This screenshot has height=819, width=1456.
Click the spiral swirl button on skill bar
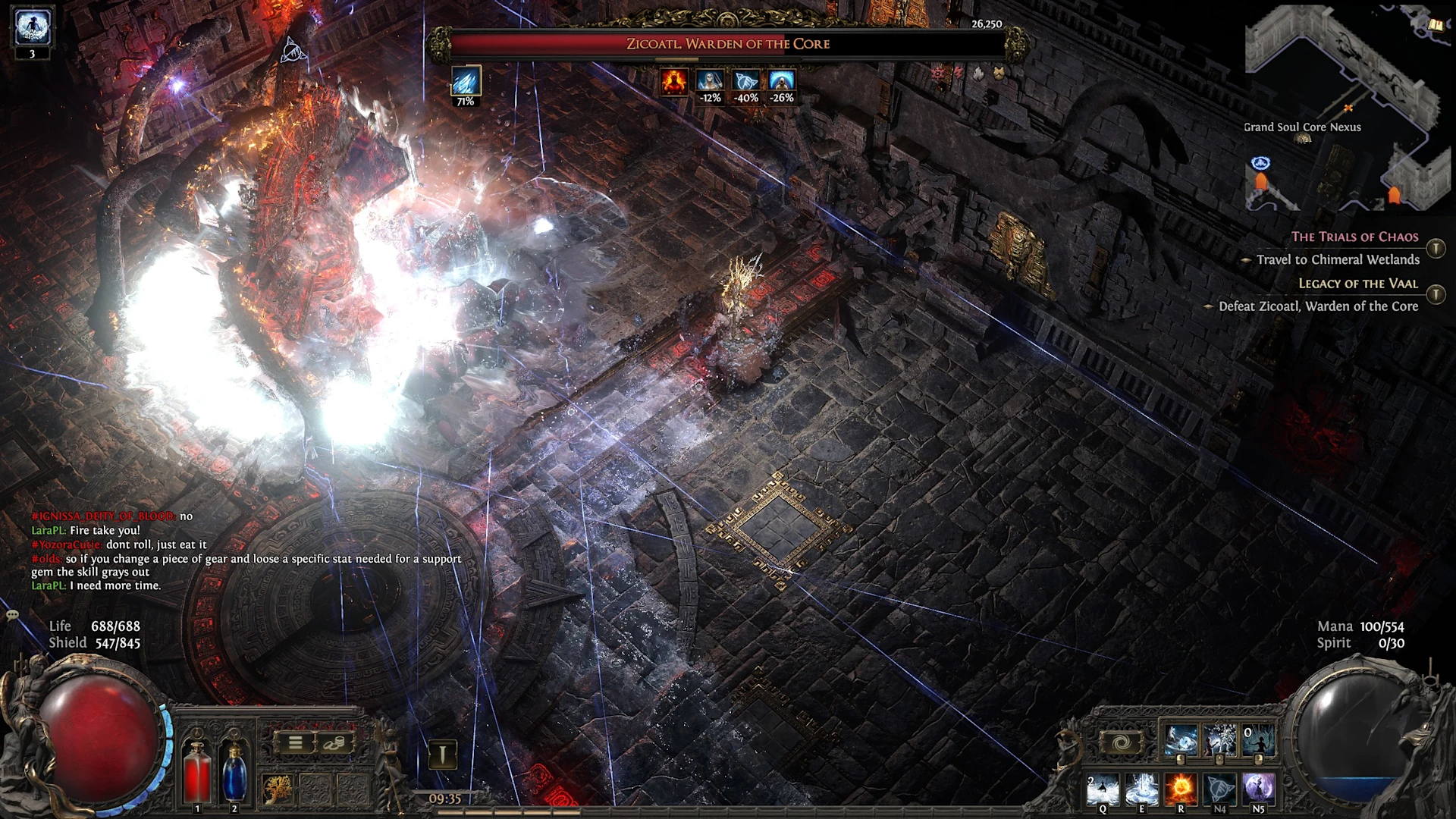point(1121,742)
